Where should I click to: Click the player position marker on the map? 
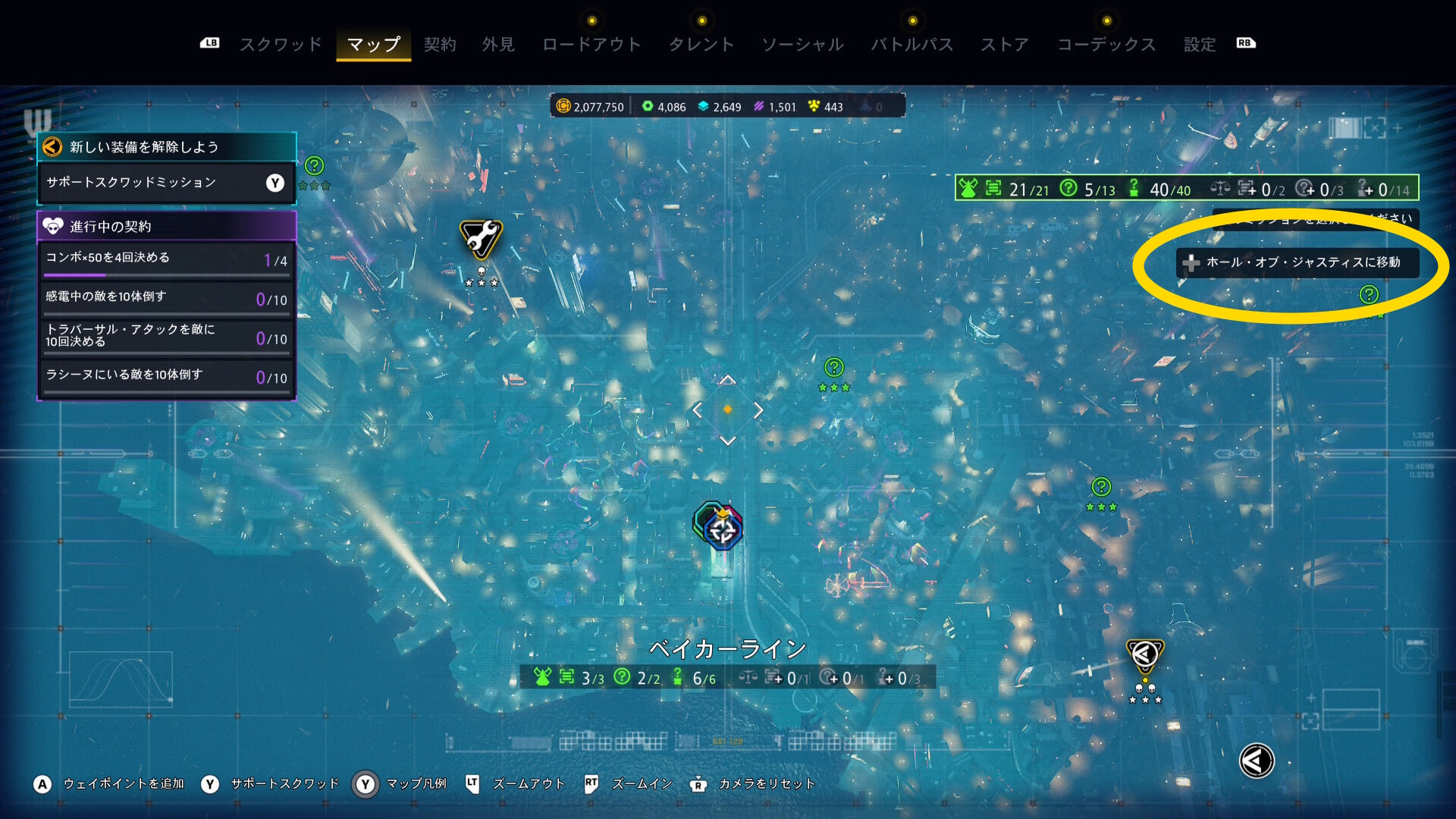720,527
